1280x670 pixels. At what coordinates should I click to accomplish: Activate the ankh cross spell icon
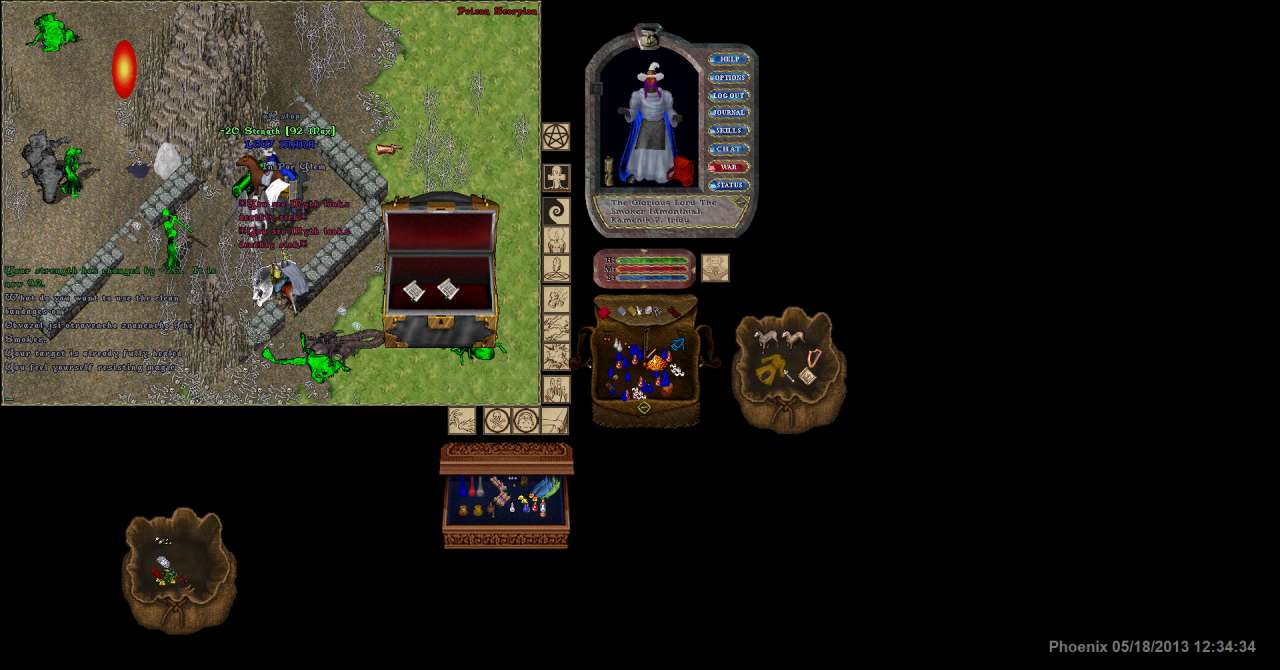click(556, 178)
